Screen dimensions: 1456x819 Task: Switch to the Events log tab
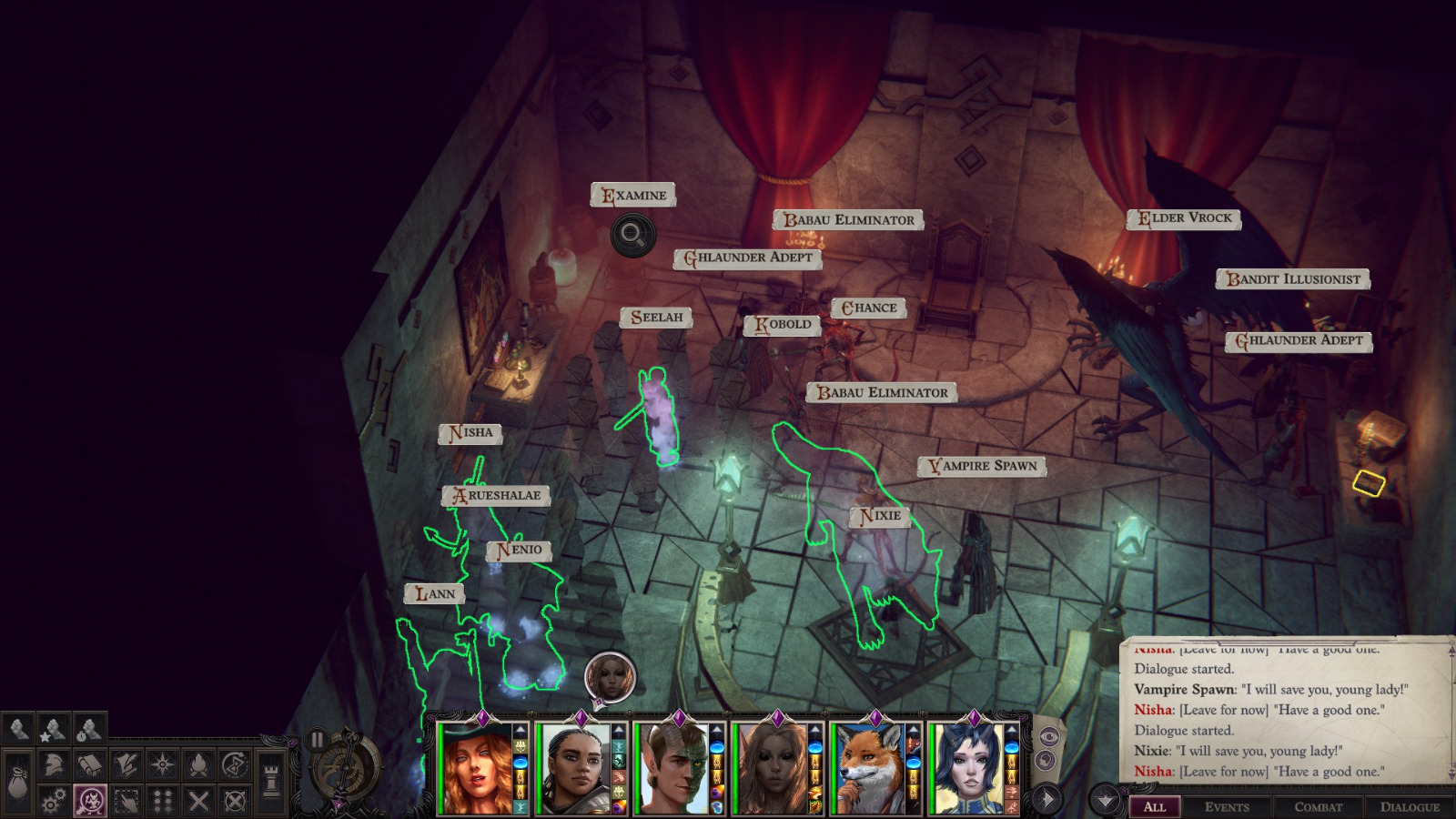pos(1227,806)
